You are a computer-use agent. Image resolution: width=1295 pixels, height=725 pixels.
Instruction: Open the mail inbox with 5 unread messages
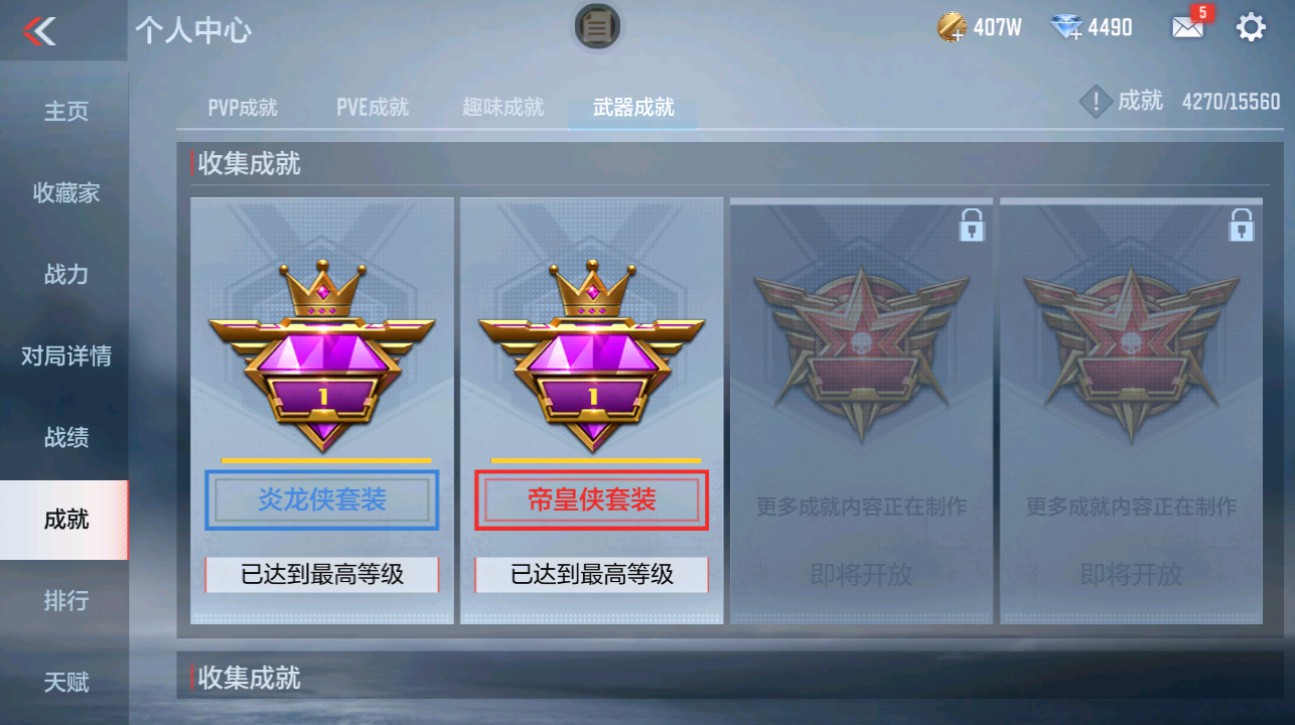point(1188,26)
